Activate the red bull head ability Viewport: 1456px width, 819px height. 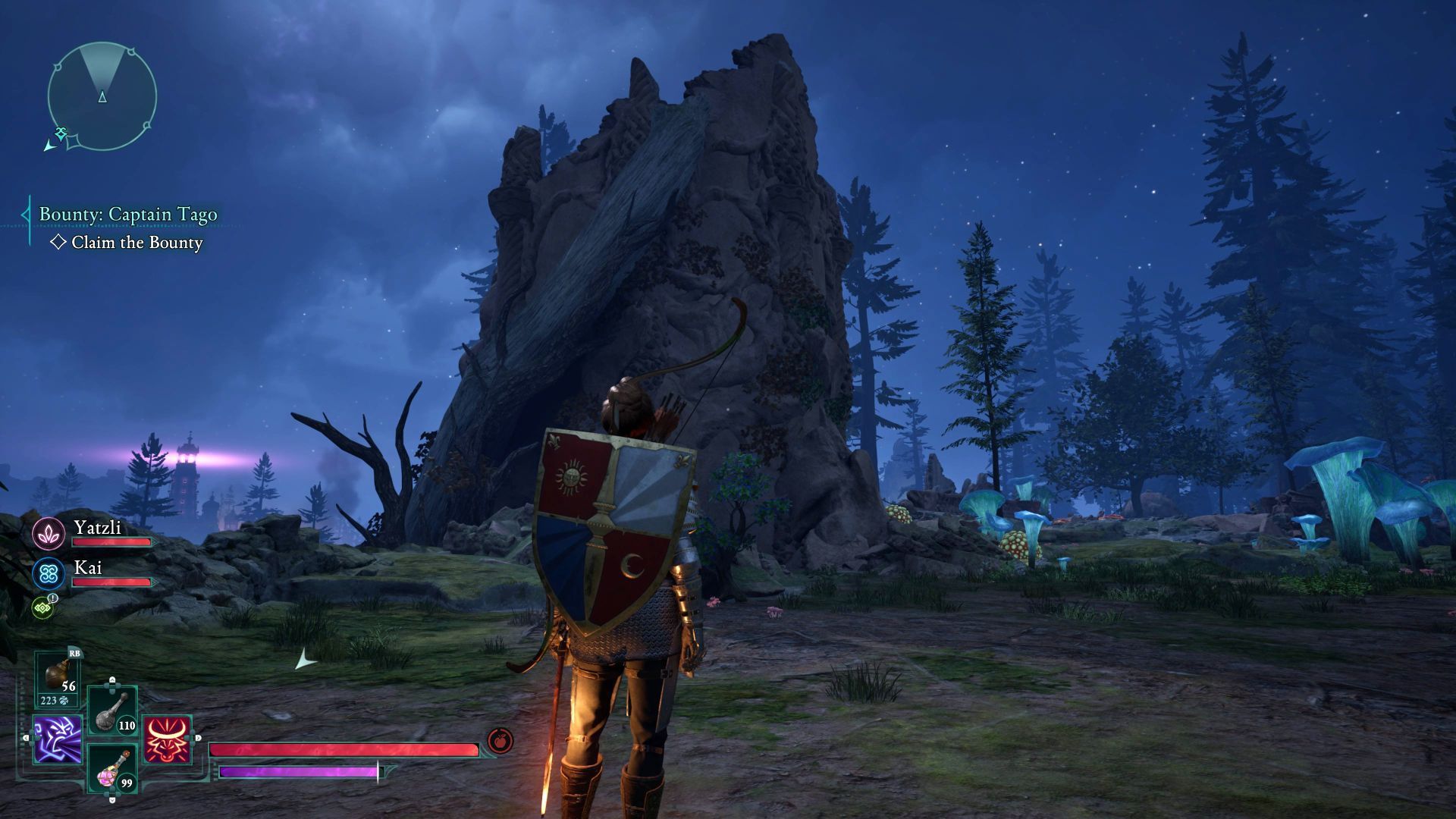[x=167, y=739]
